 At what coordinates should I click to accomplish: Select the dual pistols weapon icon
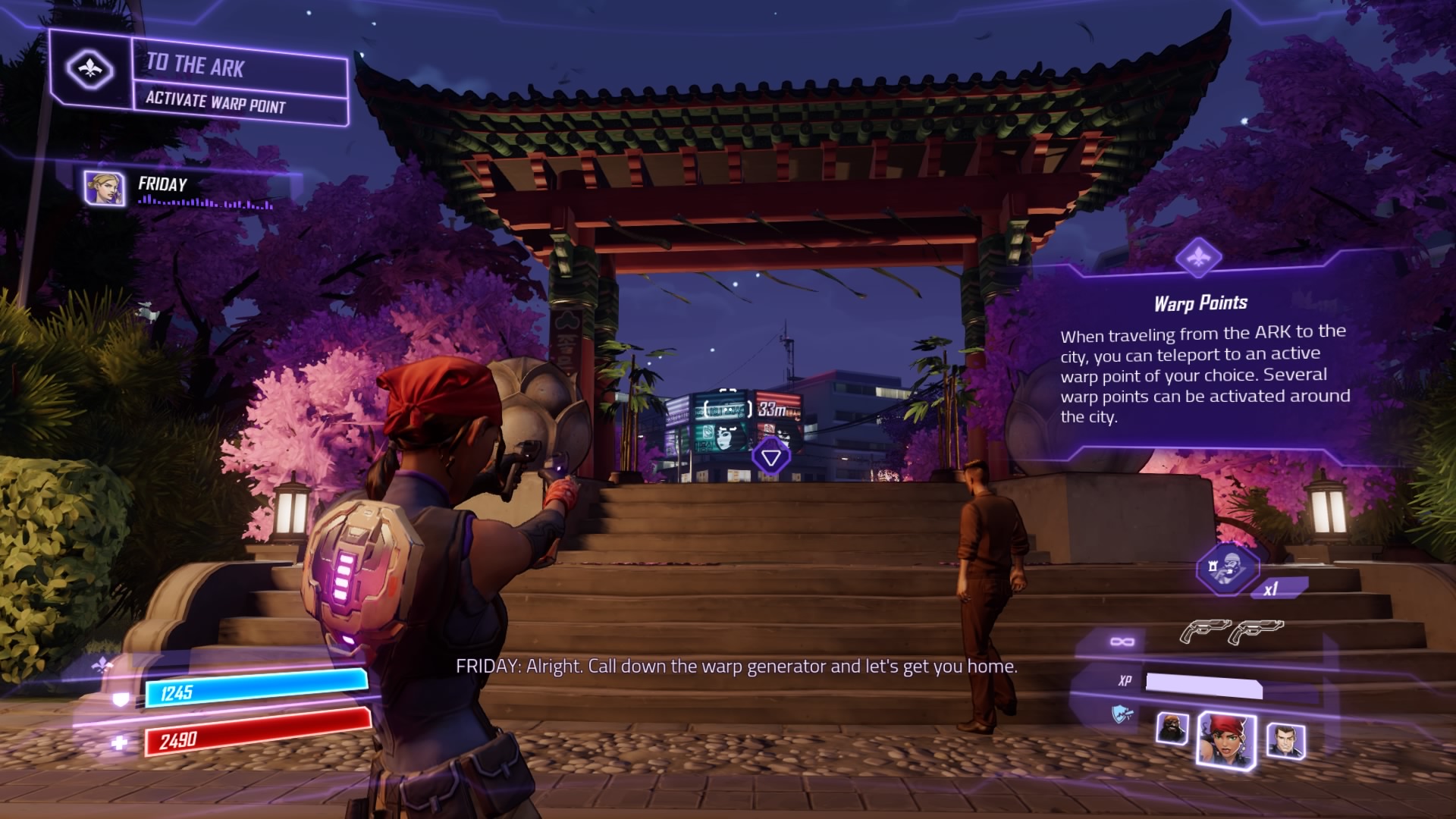tap(1231, 631)
